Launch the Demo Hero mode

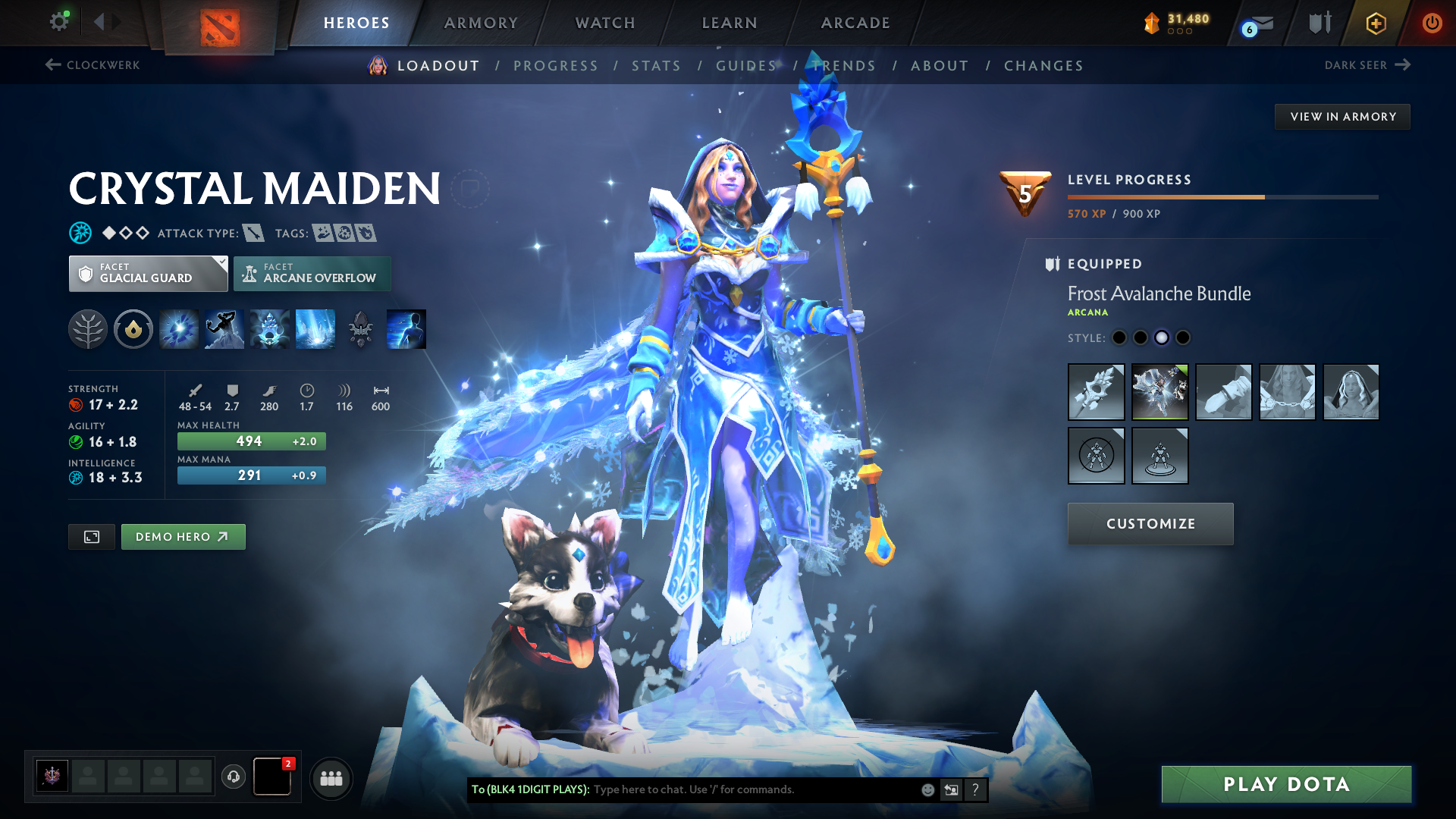tap(183, 537)
